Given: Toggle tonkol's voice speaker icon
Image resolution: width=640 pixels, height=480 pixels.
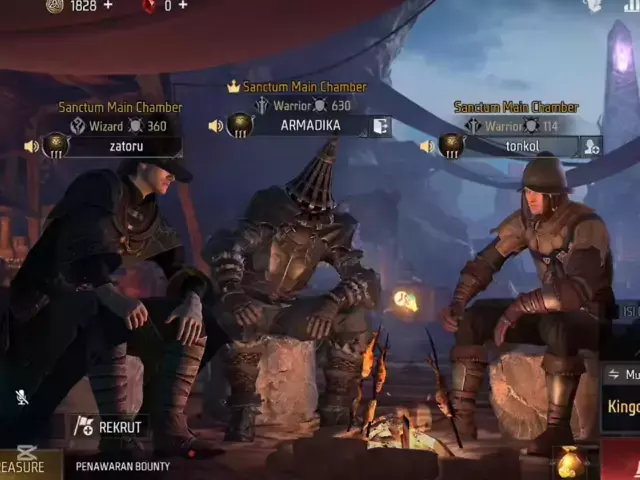Looking at the screenshot, I should (x=427, y=146).
